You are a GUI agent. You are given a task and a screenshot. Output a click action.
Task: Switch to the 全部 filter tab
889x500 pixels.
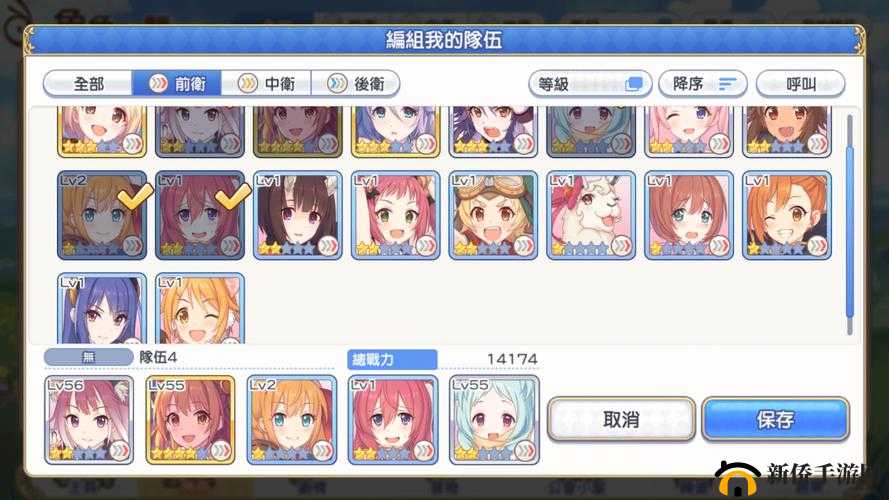point(88,84)
